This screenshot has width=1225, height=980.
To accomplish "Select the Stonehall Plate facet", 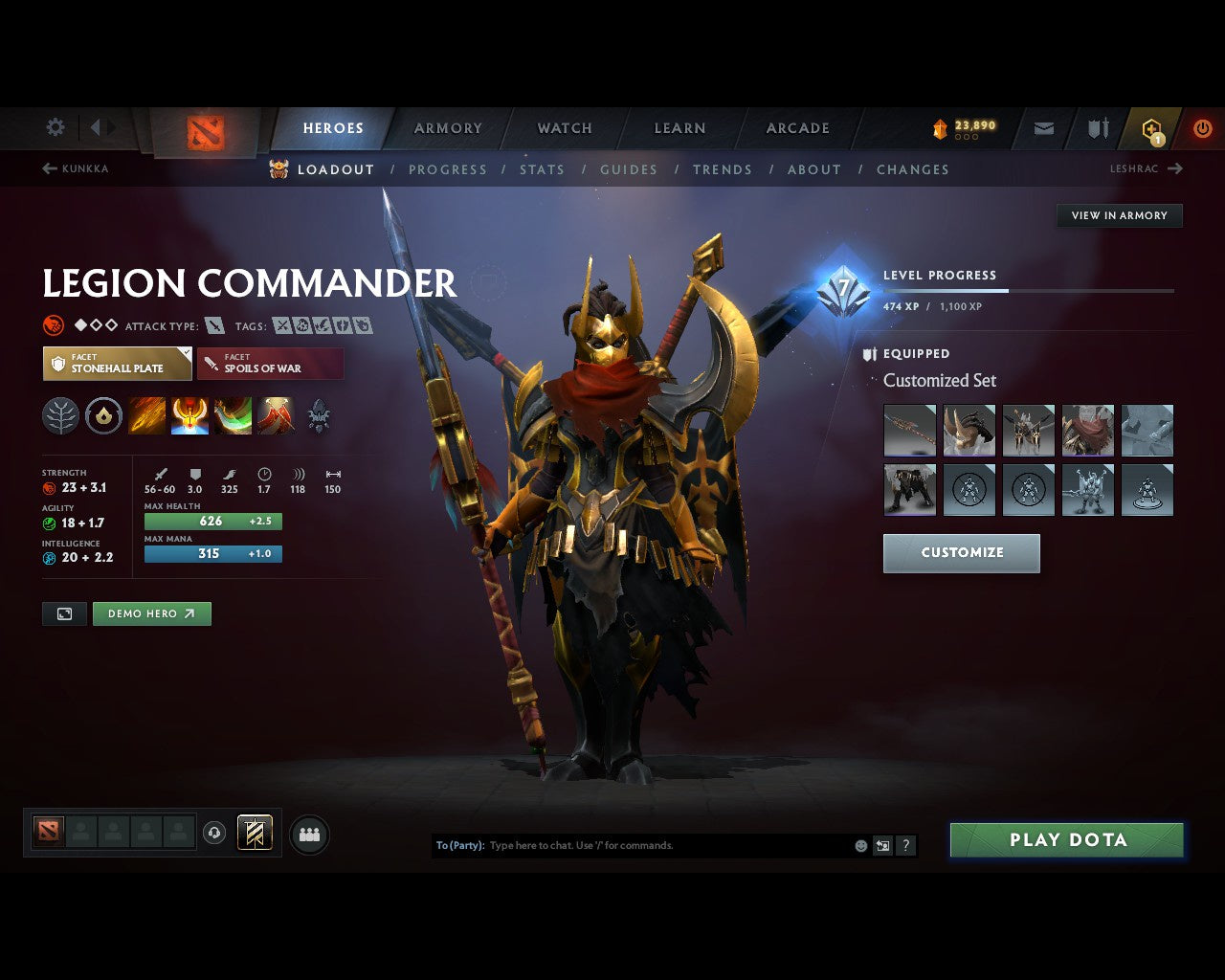I will [117, 364].
